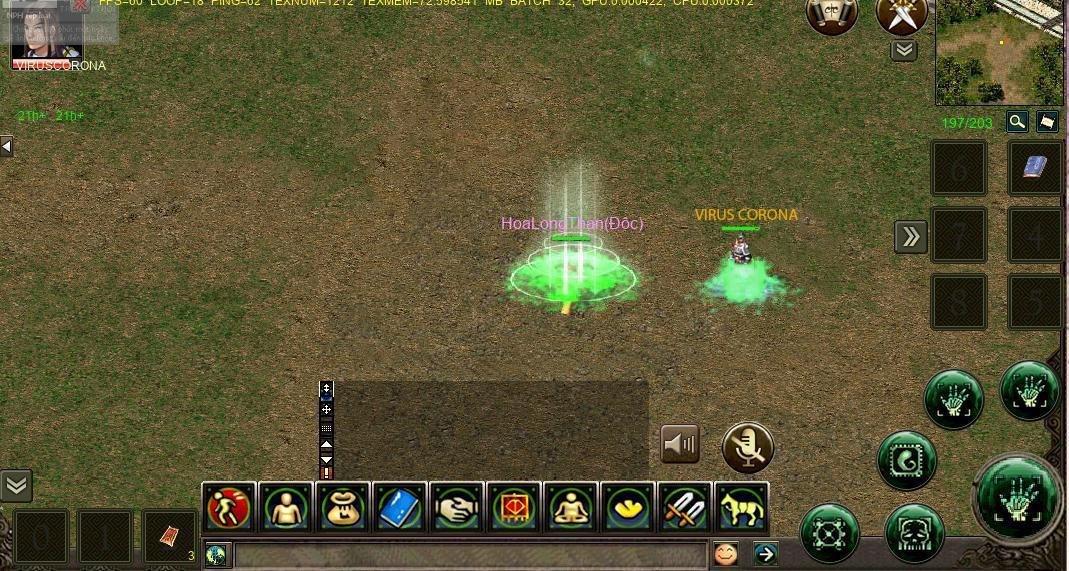The image size is (1069, 571).
Task: Open the minimap in the corner
Action: coord(999,52)
